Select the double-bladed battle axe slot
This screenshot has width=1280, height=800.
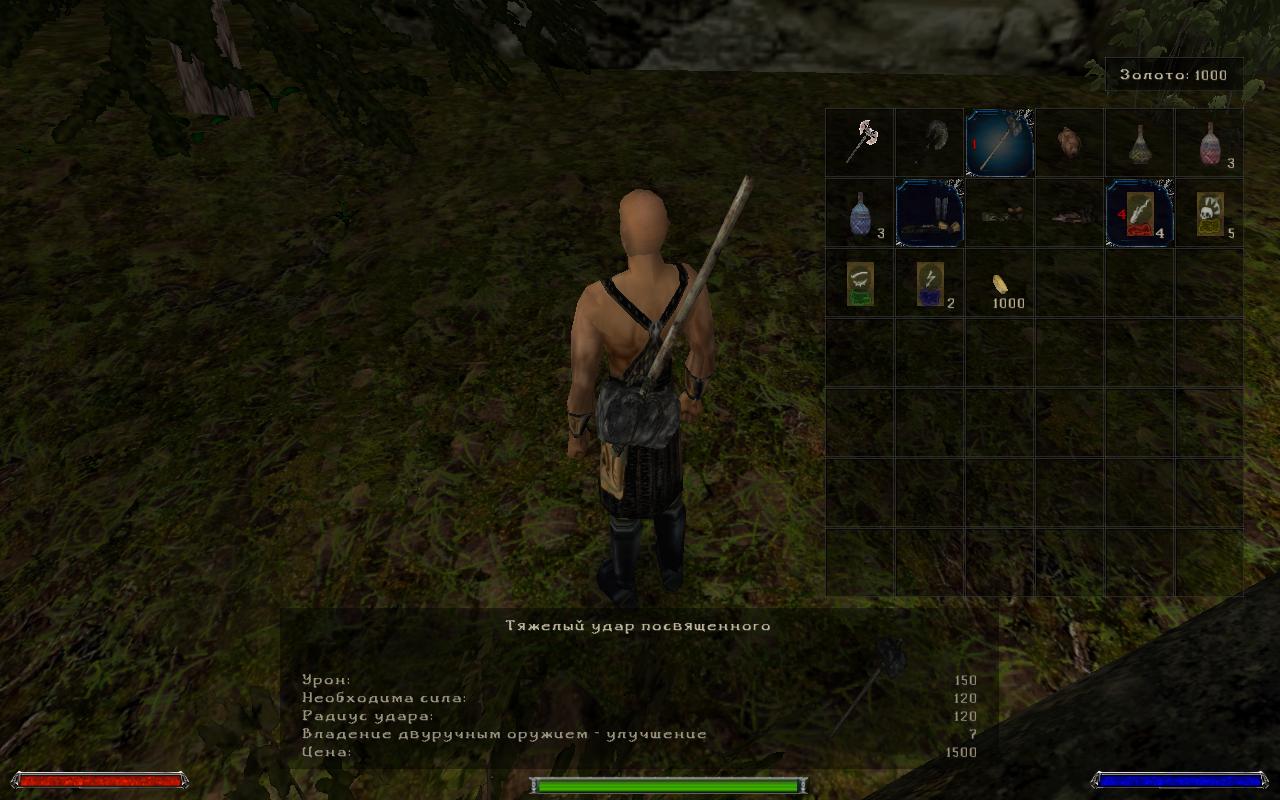pos(859,143)
